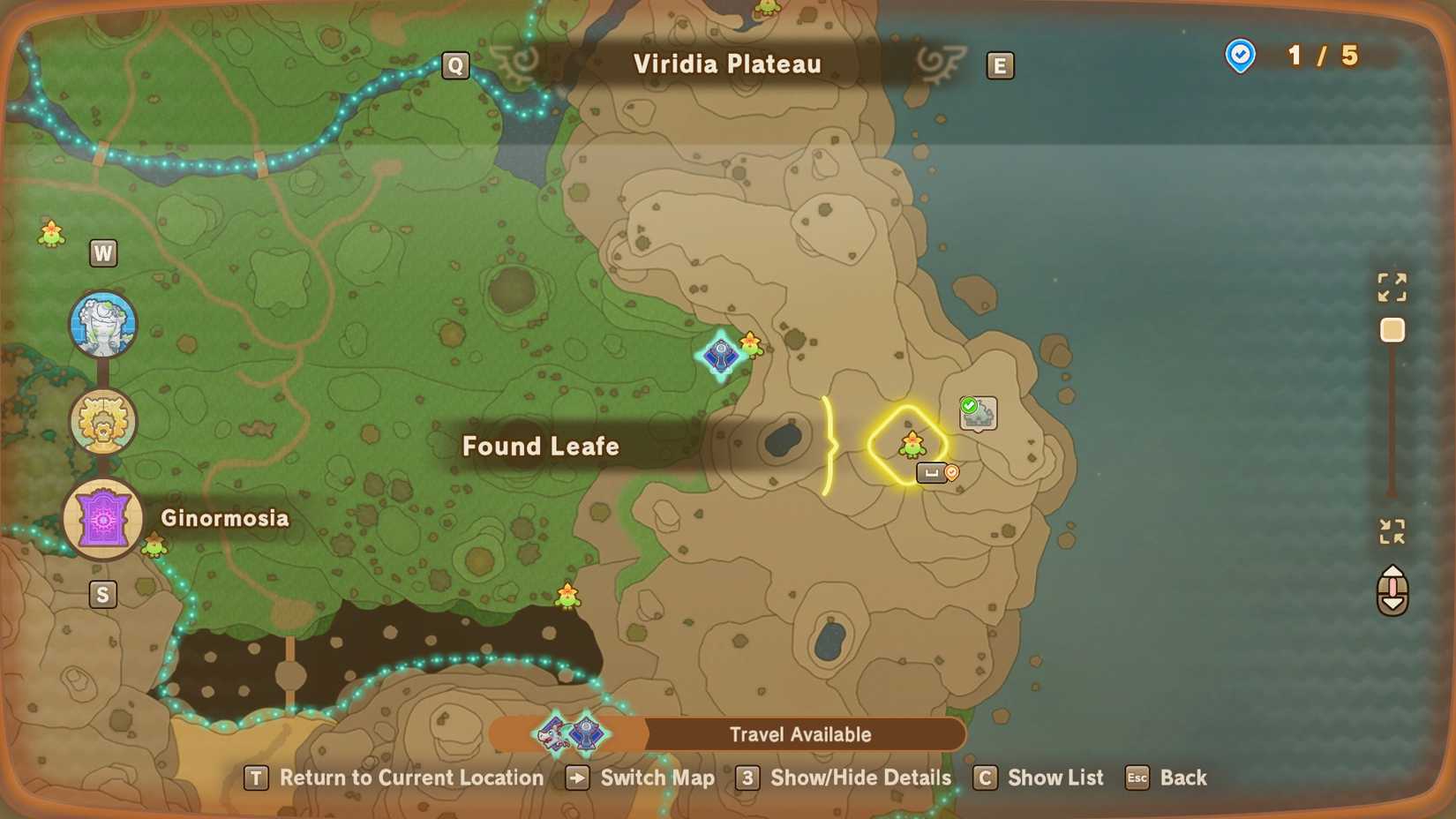Toggle Show/Hide Details with the 3 key button

coord(747,778)
